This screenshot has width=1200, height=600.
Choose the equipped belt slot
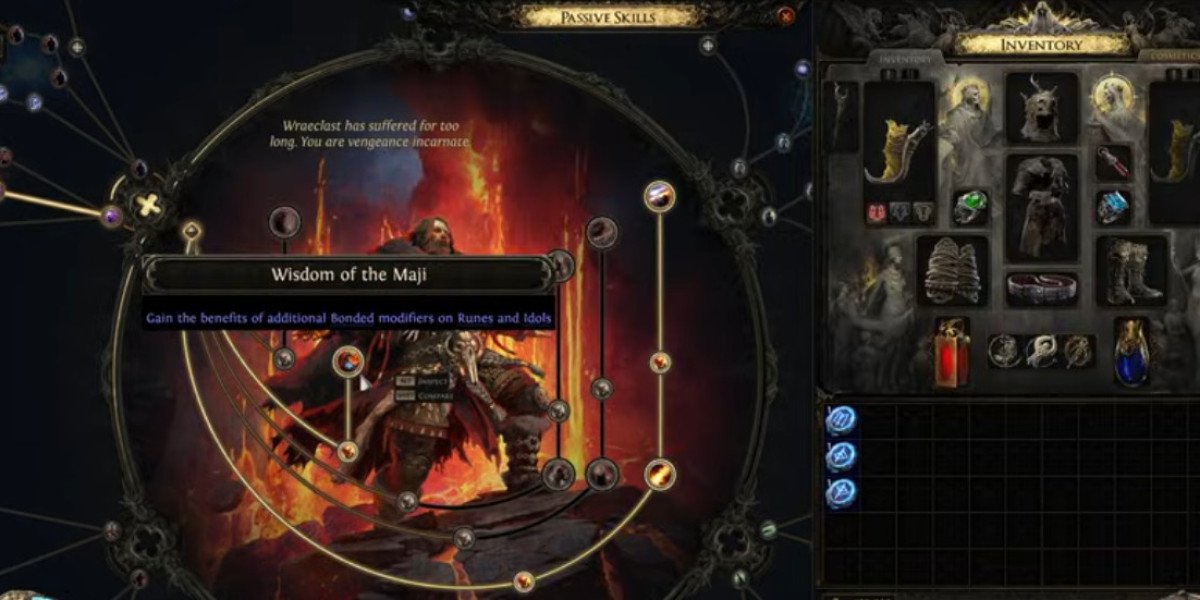click(x=1041, y=289)
